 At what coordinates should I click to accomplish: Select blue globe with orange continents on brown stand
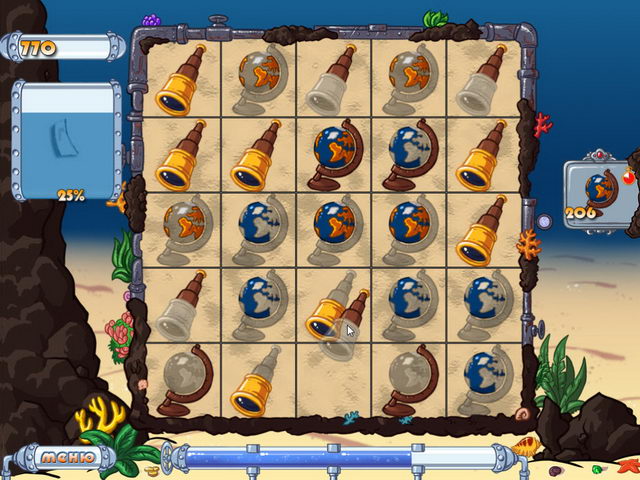click(x=334, y=155)
